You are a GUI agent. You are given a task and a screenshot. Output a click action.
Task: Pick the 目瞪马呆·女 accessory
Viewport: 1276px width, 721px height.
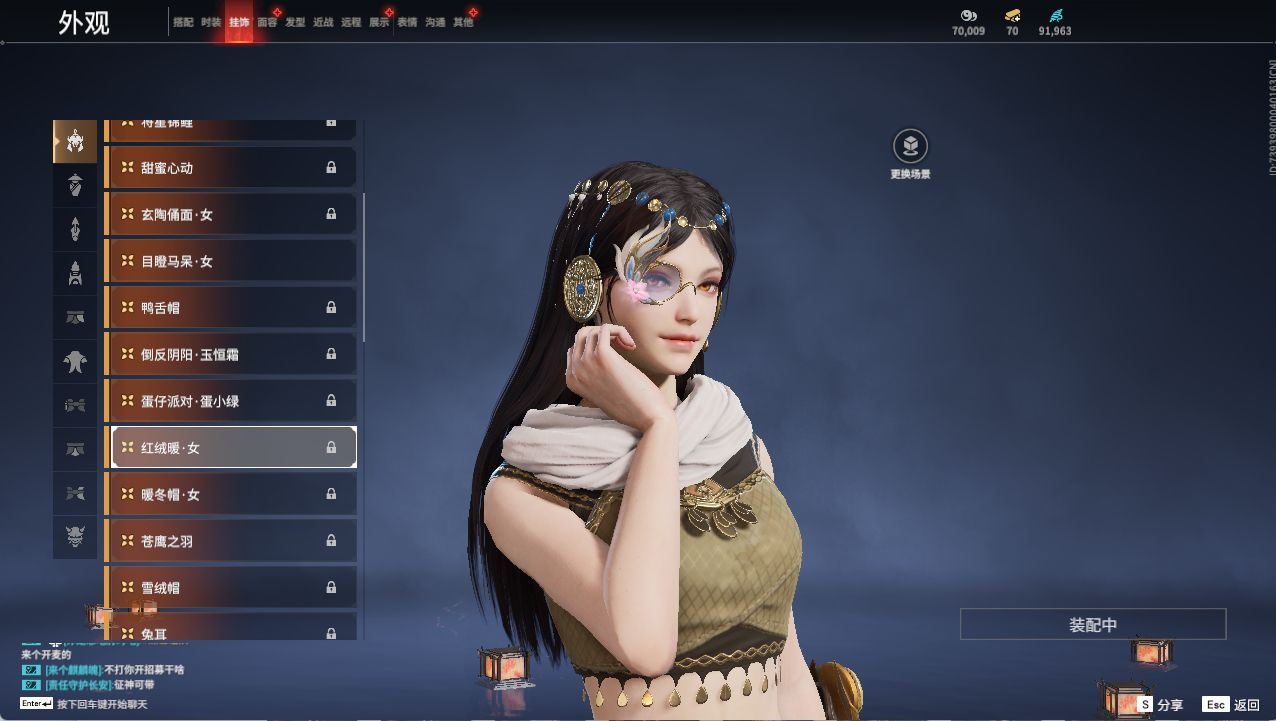[231, 261]
